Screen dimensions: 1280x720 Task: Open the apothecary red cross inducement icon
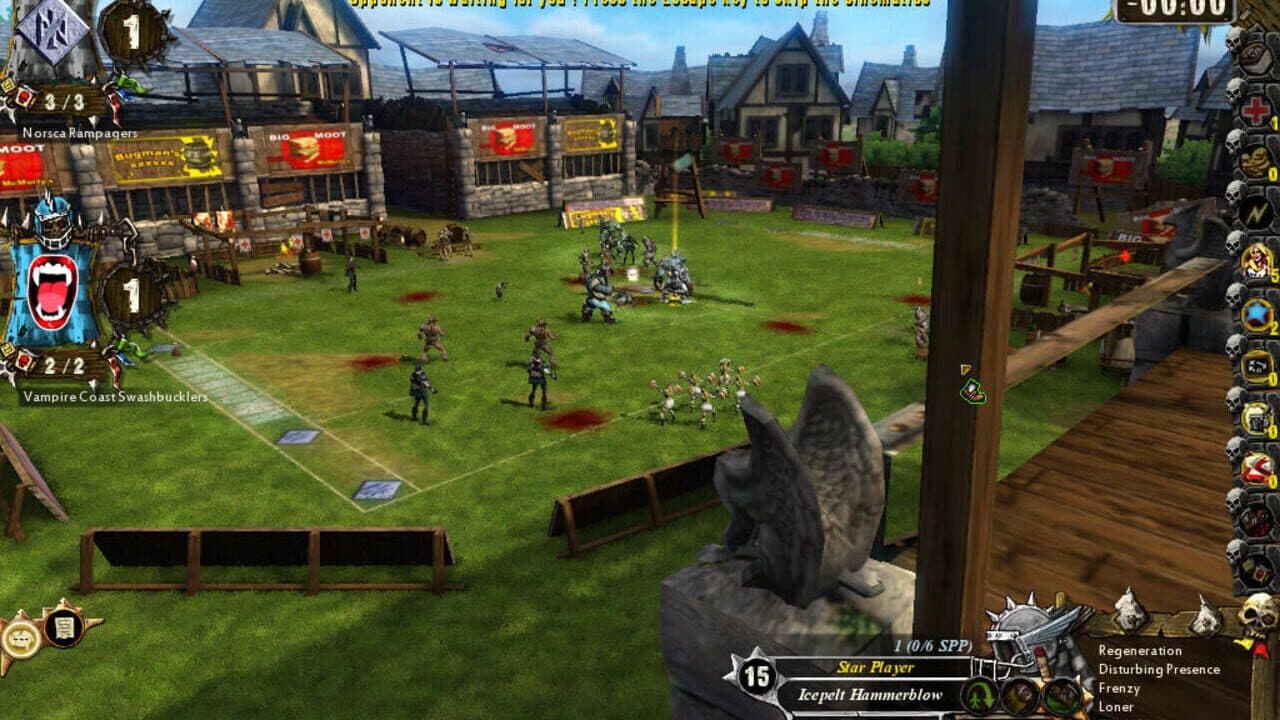pyautogui.click(x=1256, y=112)
